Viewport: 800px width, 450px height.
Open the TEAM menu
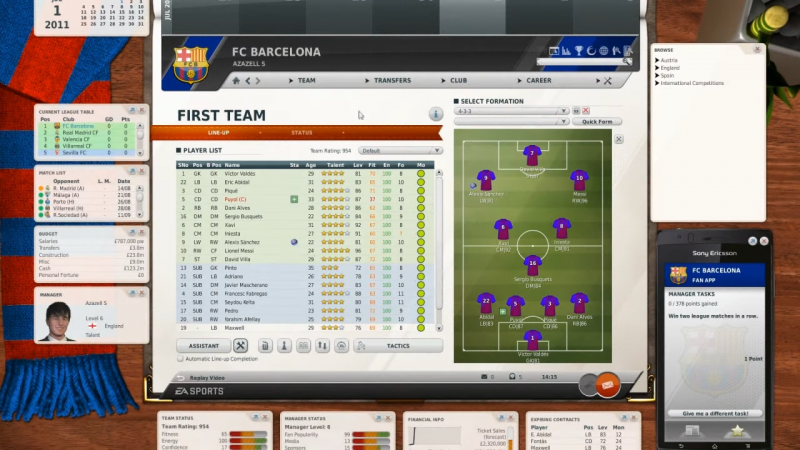306,80
